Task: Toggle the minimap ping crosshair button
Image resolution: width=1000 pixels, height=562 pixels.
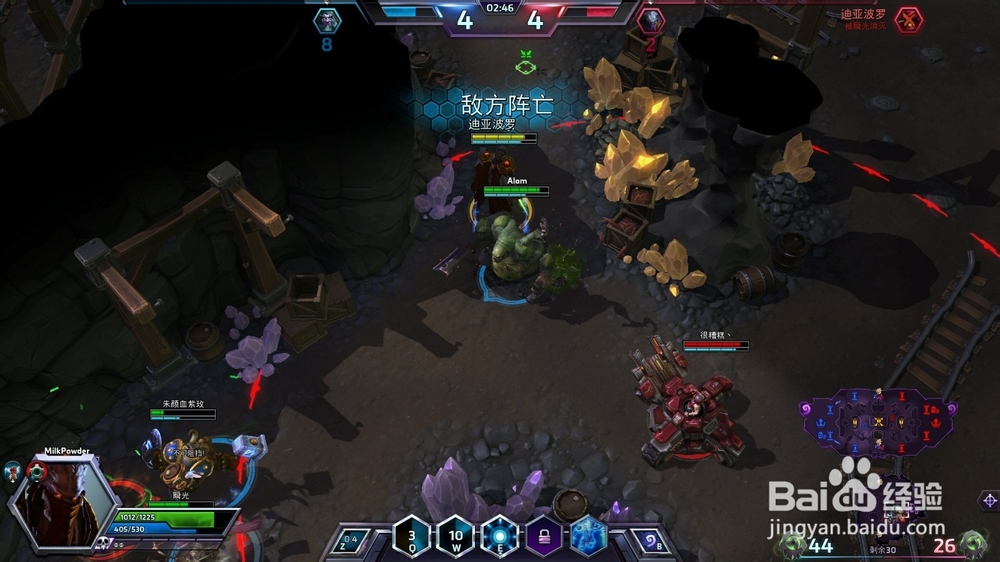Action: point(989,499)
